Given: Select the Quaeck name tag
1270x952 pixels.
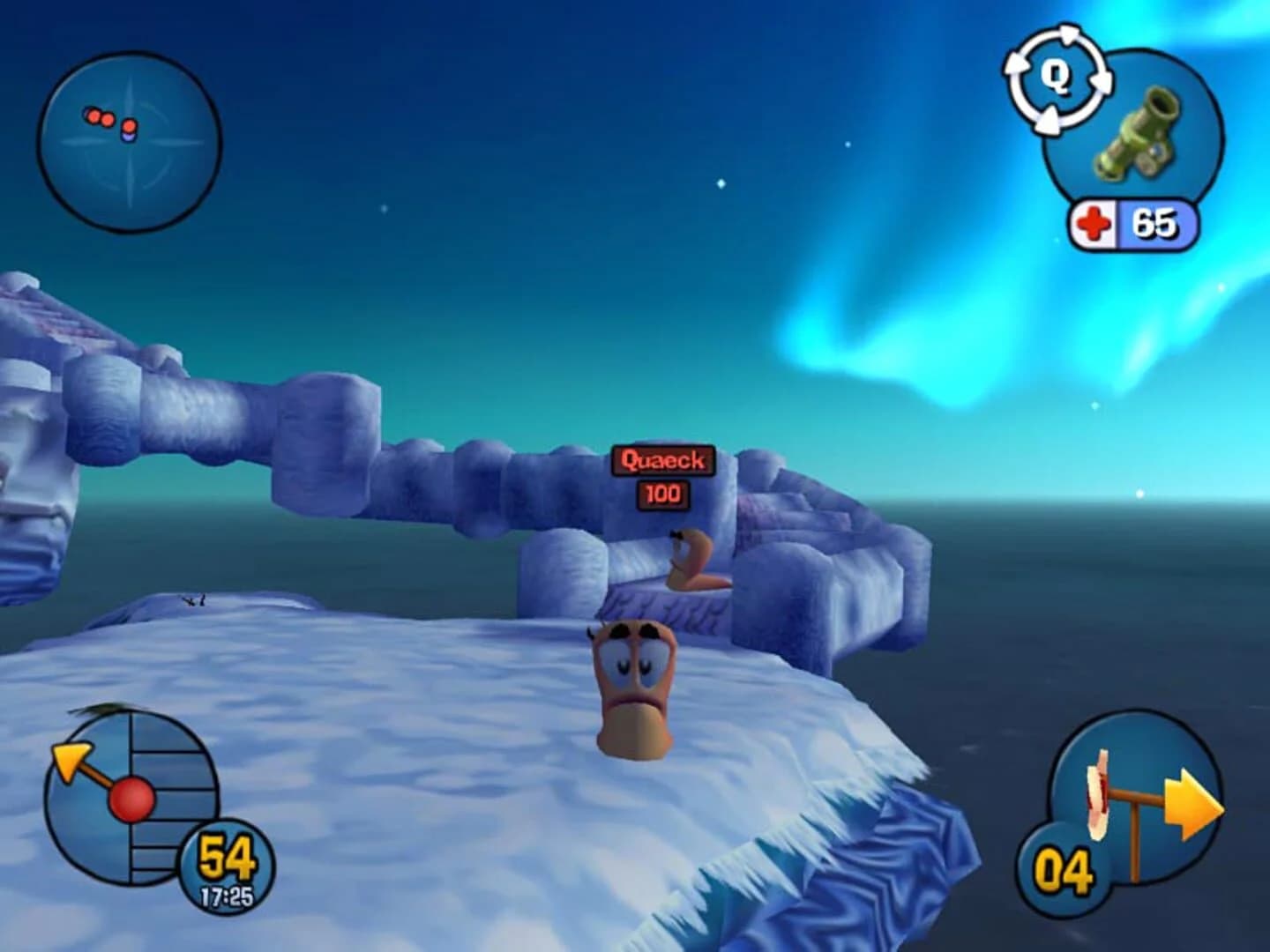Looking at the screenshot, I should (663, 459).
